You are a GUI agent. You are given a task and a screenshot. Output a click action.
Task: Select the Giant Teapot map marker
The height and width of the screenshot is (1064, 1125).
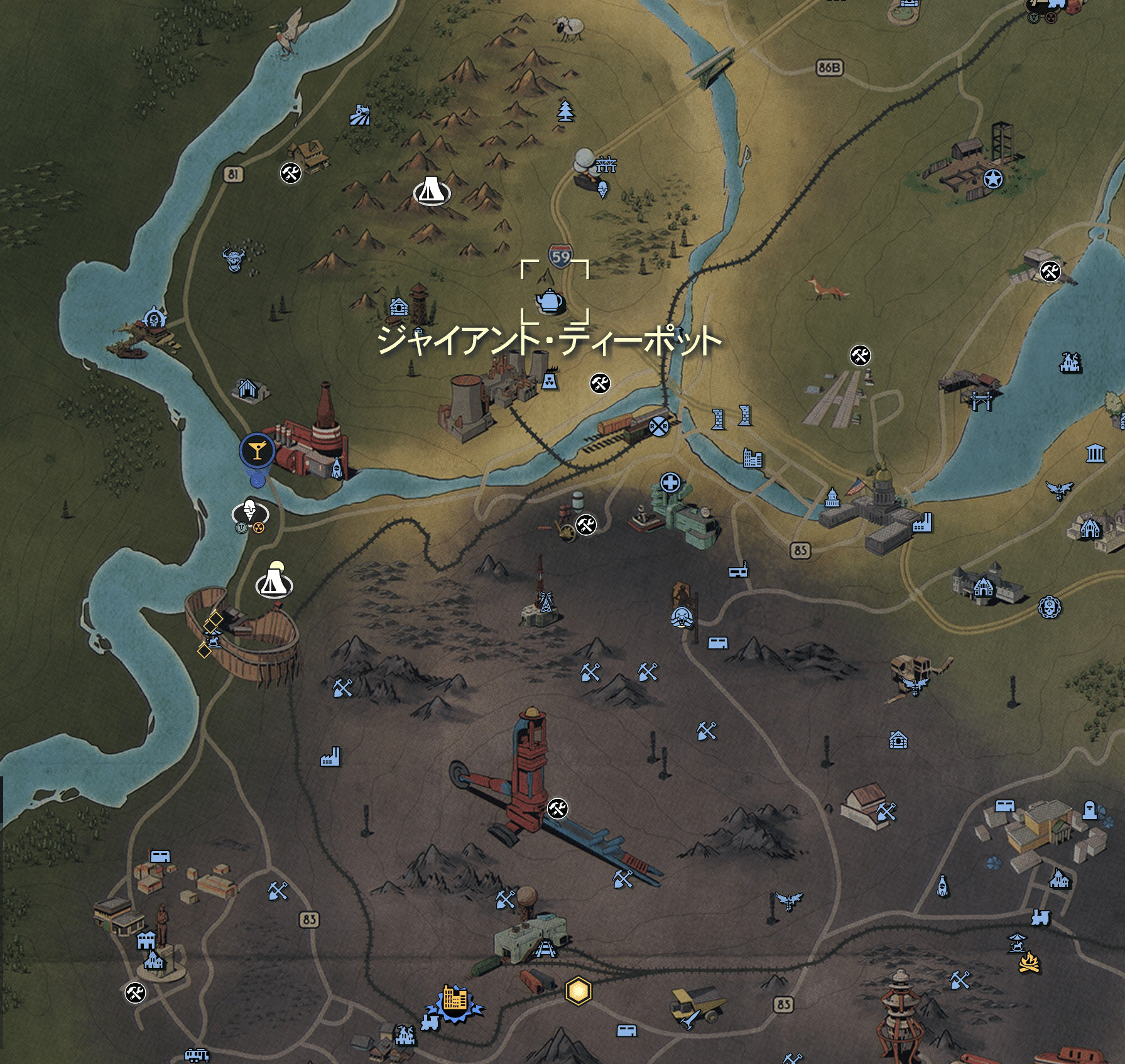(550, 301)
